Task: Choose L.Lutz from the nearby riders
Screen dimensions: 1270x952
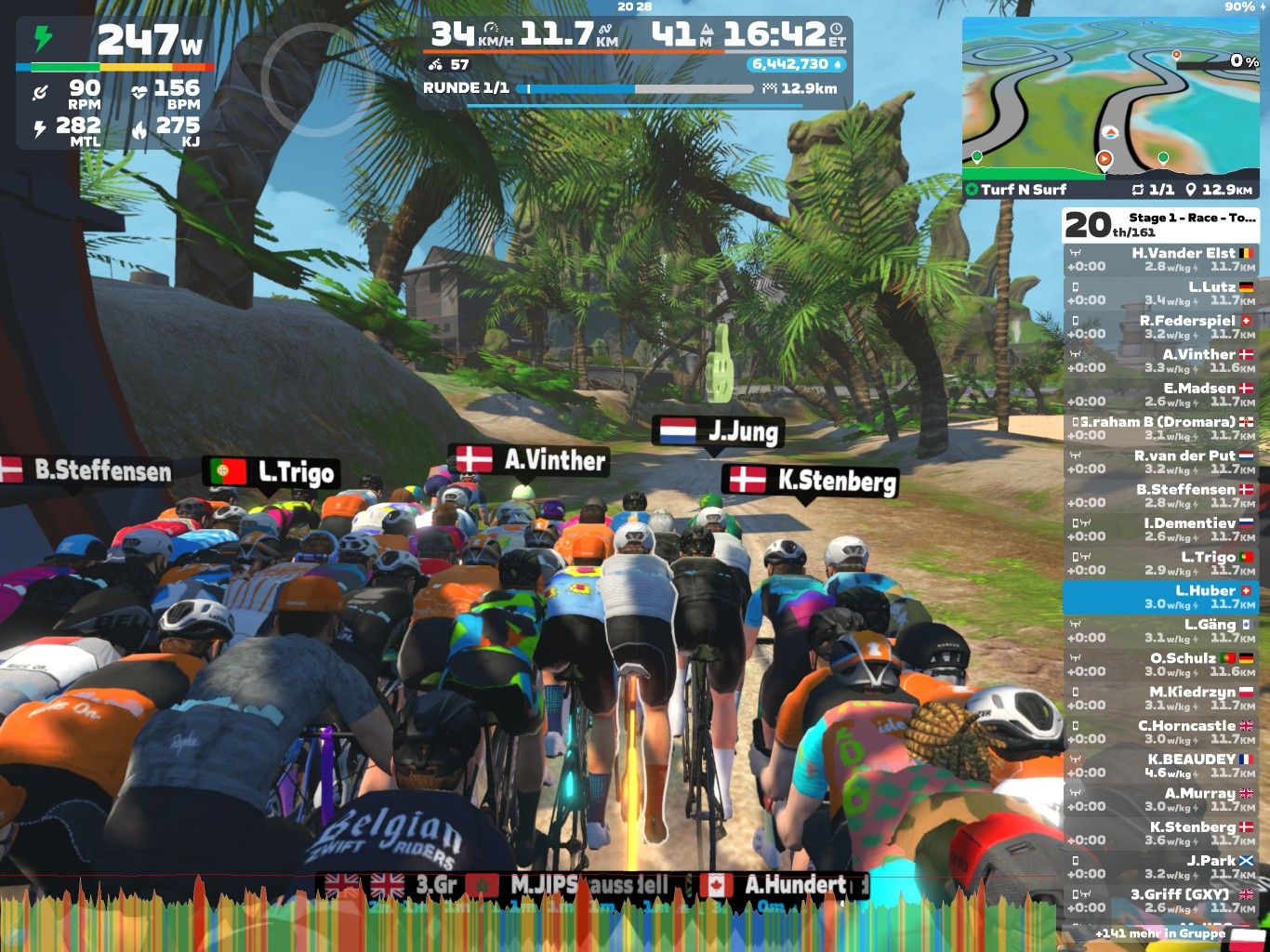Action: pyautogui.click(x=1160, y=294)
